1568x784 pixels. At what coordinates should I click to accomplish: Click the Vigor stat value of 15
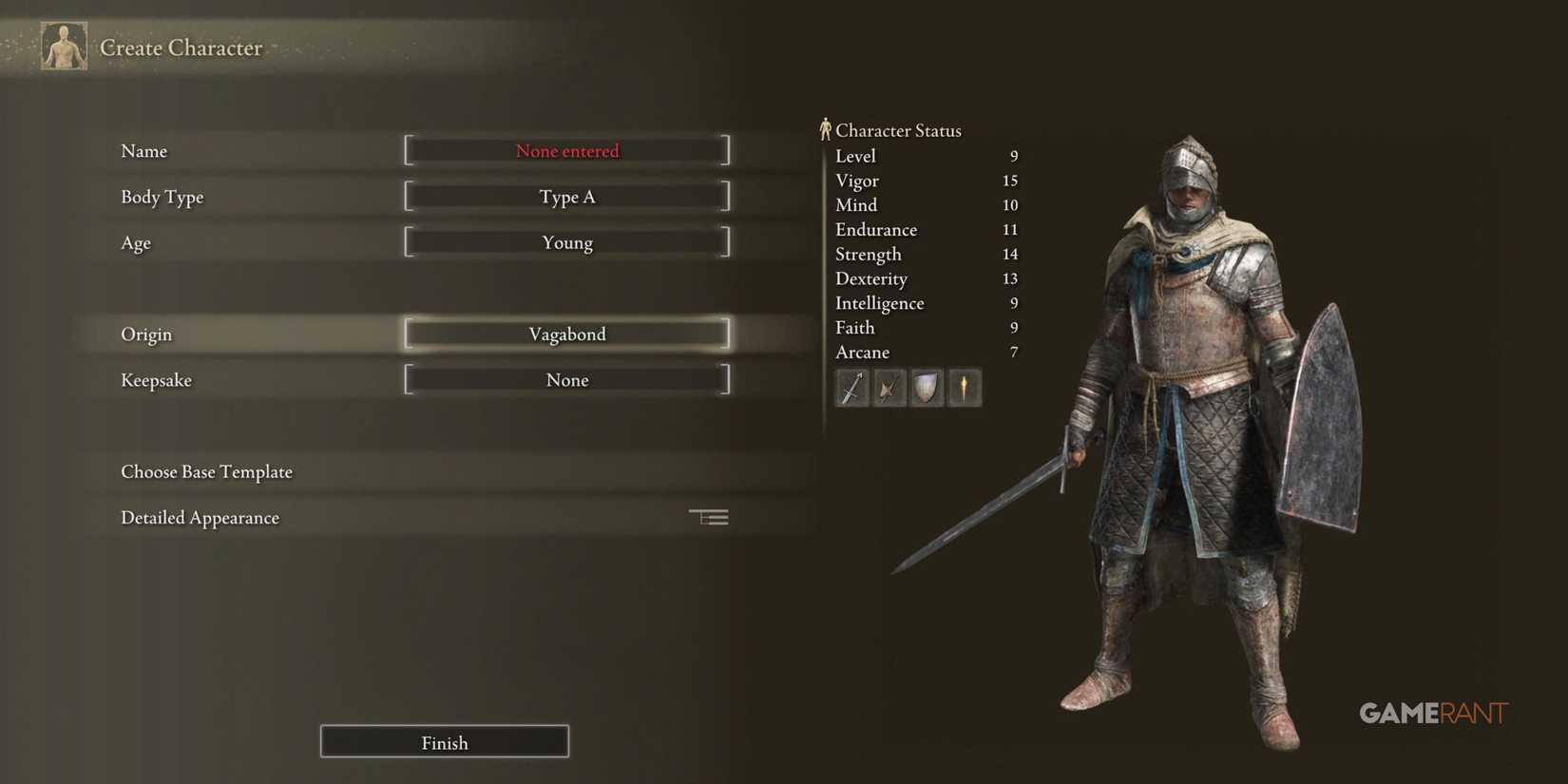(1011, 181)
